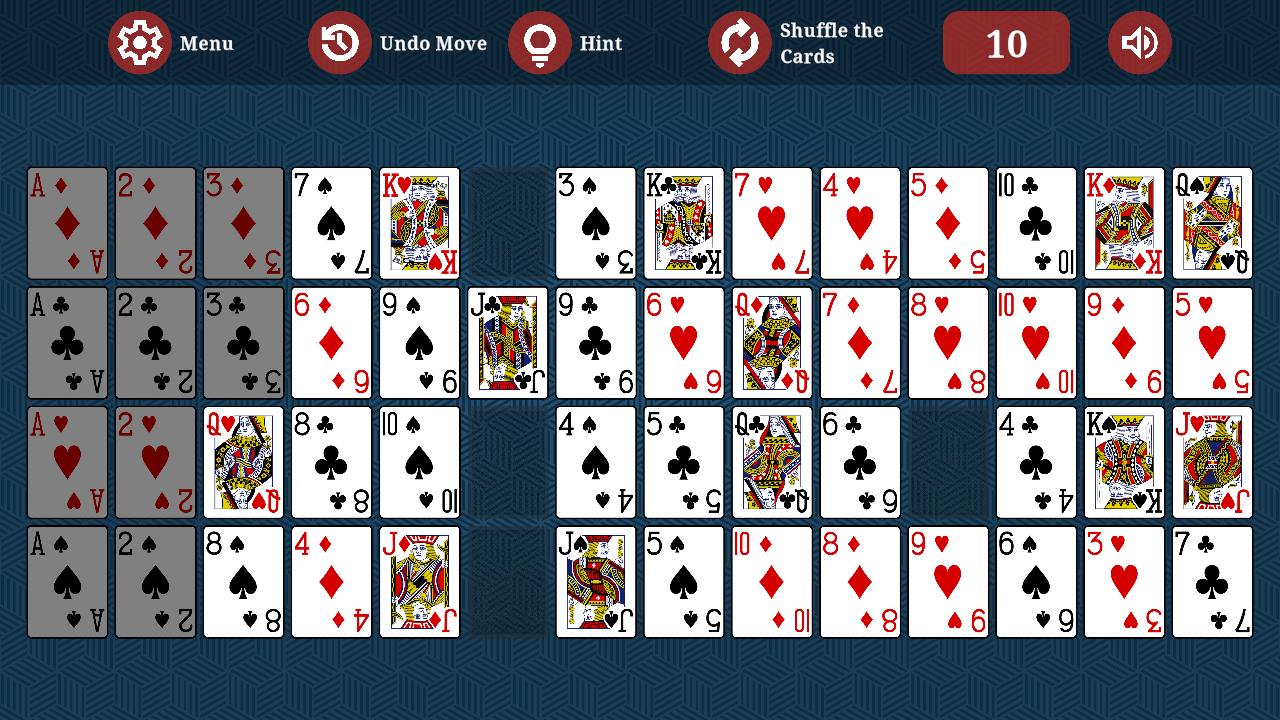This screenshot has width=1280, height=720.
Task: Select the Jack of Spades in bottom row
Action: click(x=596, y=583)
